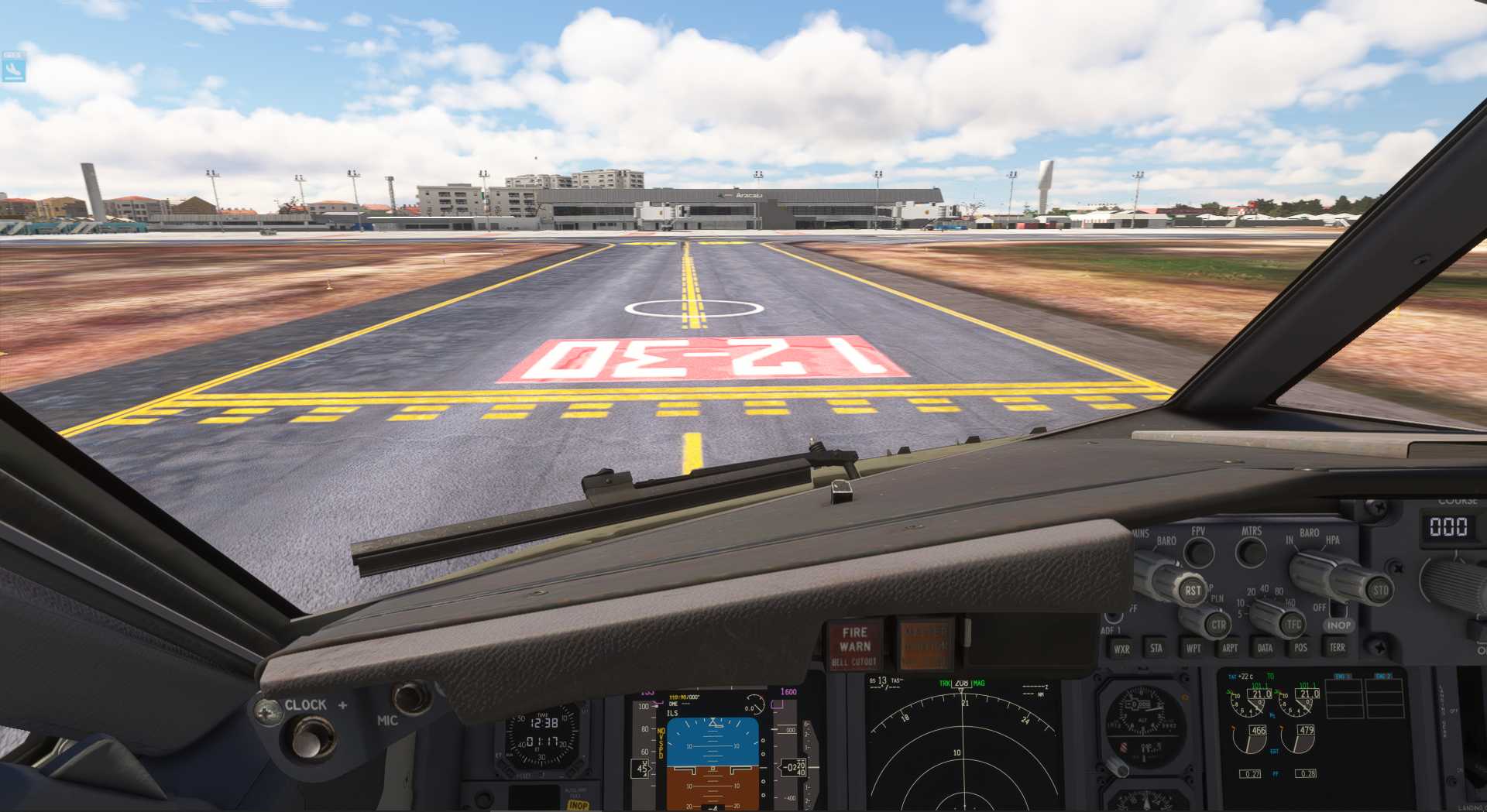This screenshot has width=1487, height=812.
Task: Reset the Master Caution light
Action: point(926,644)
